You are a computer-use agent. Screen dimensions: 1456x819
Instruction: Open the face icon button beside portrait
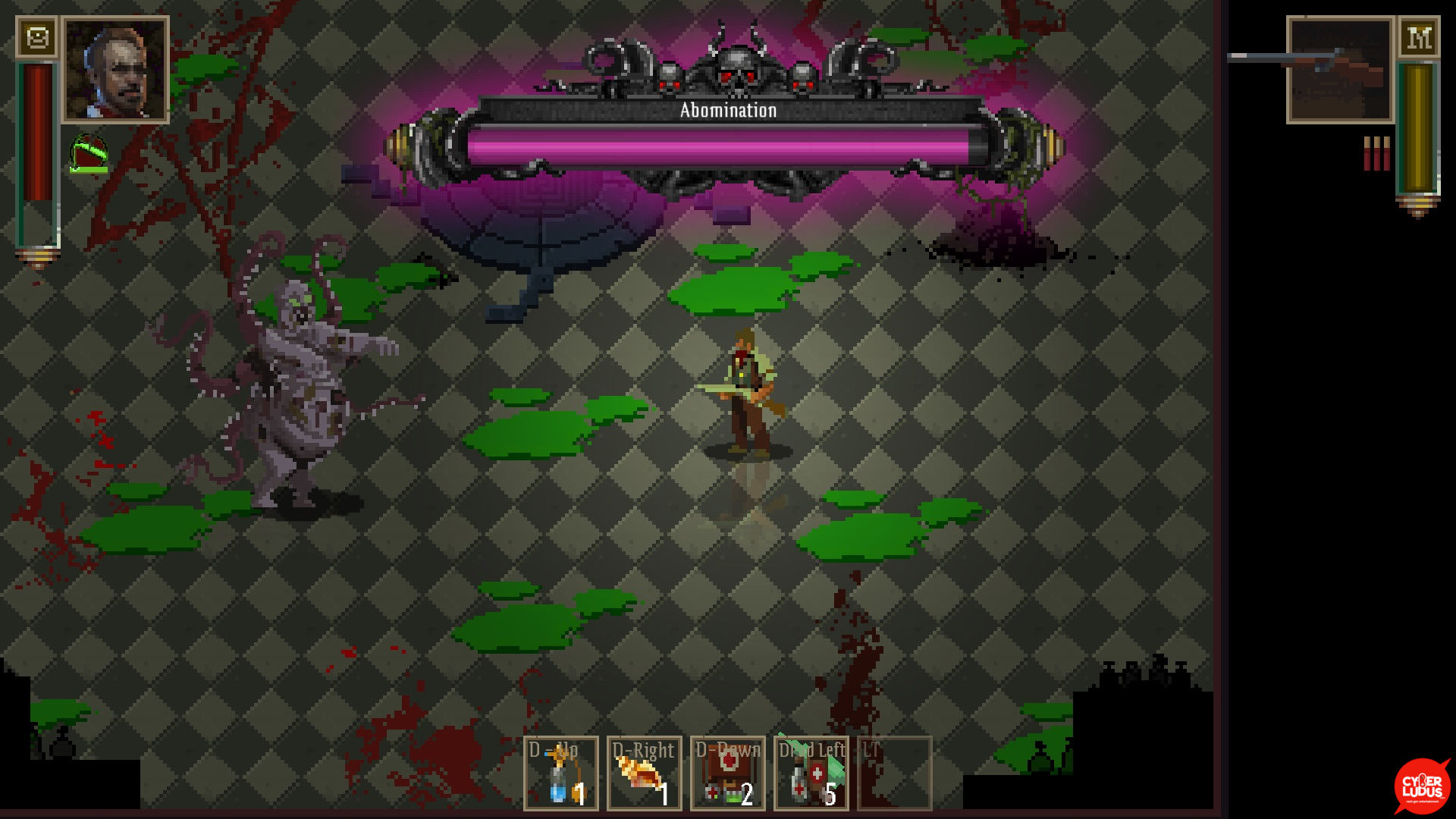[x=37, y=37]
